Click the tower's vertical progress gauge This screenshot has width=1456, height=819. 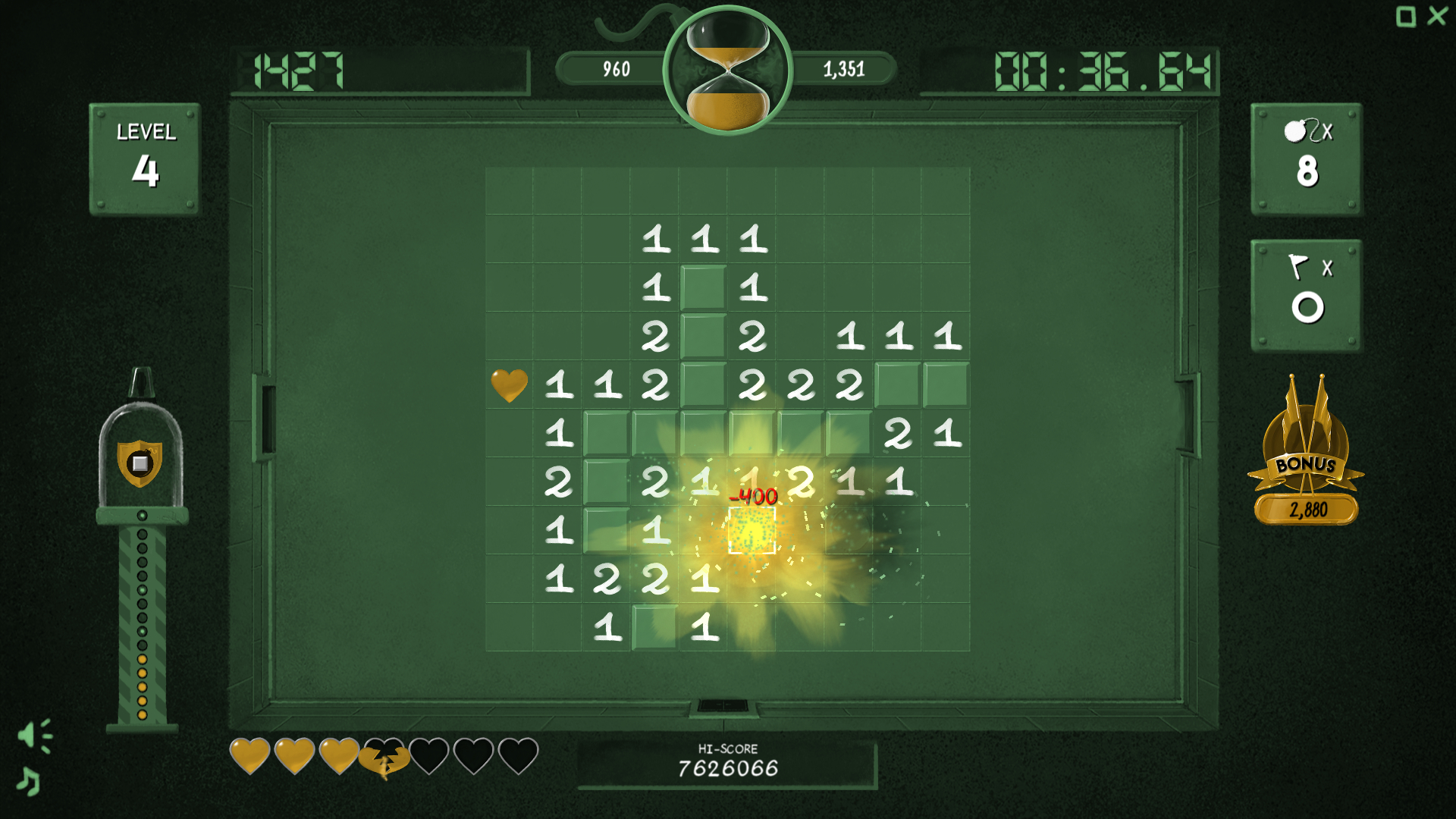click(x=140, y=614)
